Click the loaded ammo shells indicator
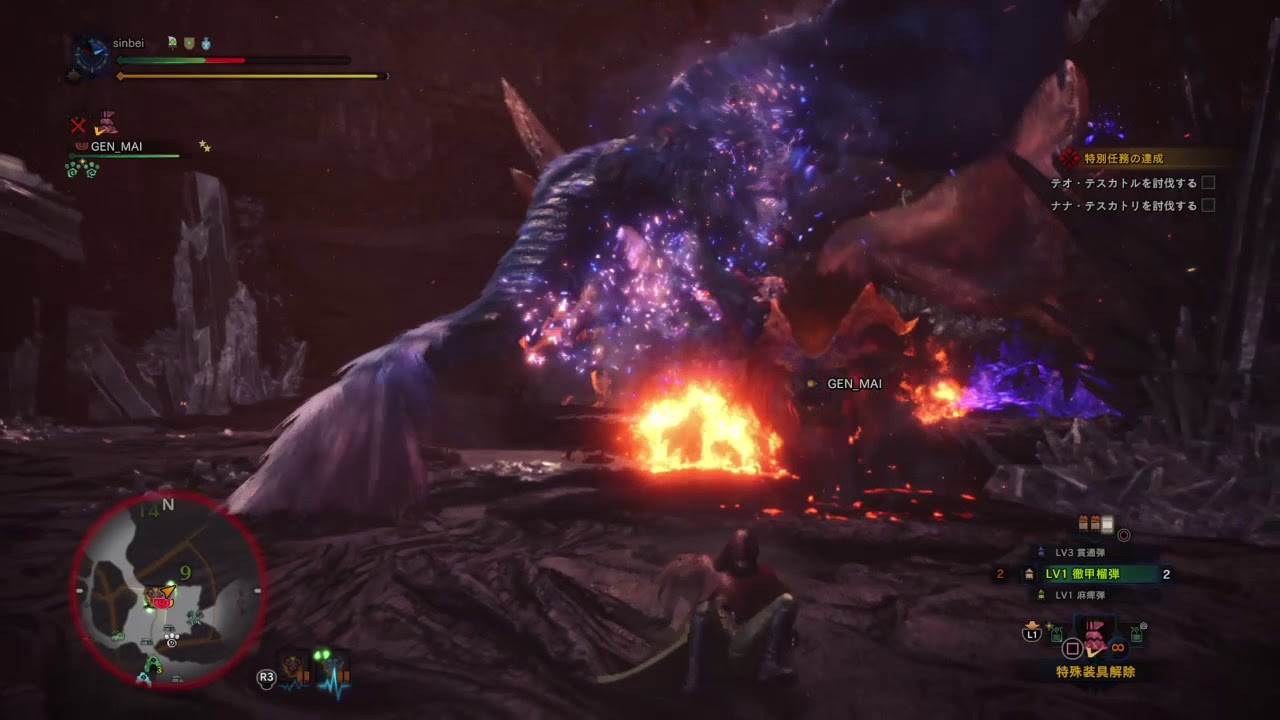This screenshot has width=1280, height=720. tap(1095, 523)
